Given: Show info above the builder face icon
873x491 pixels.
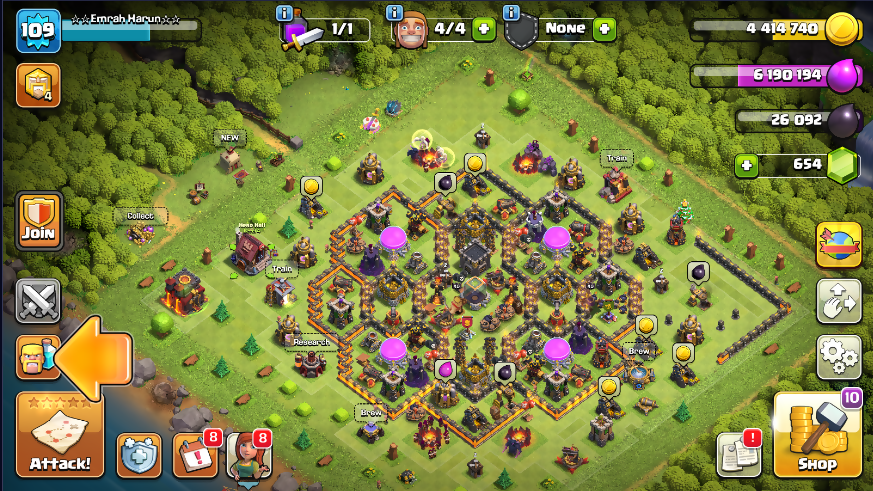Looking at the screenshot, I should click(396, 13).
